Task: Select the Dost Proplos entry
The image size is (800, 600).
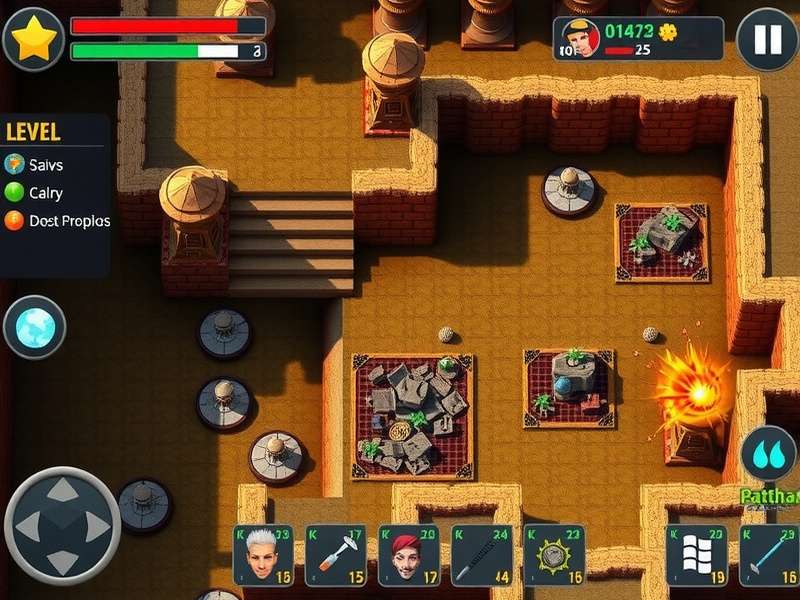Action: (x=58, y=220)
